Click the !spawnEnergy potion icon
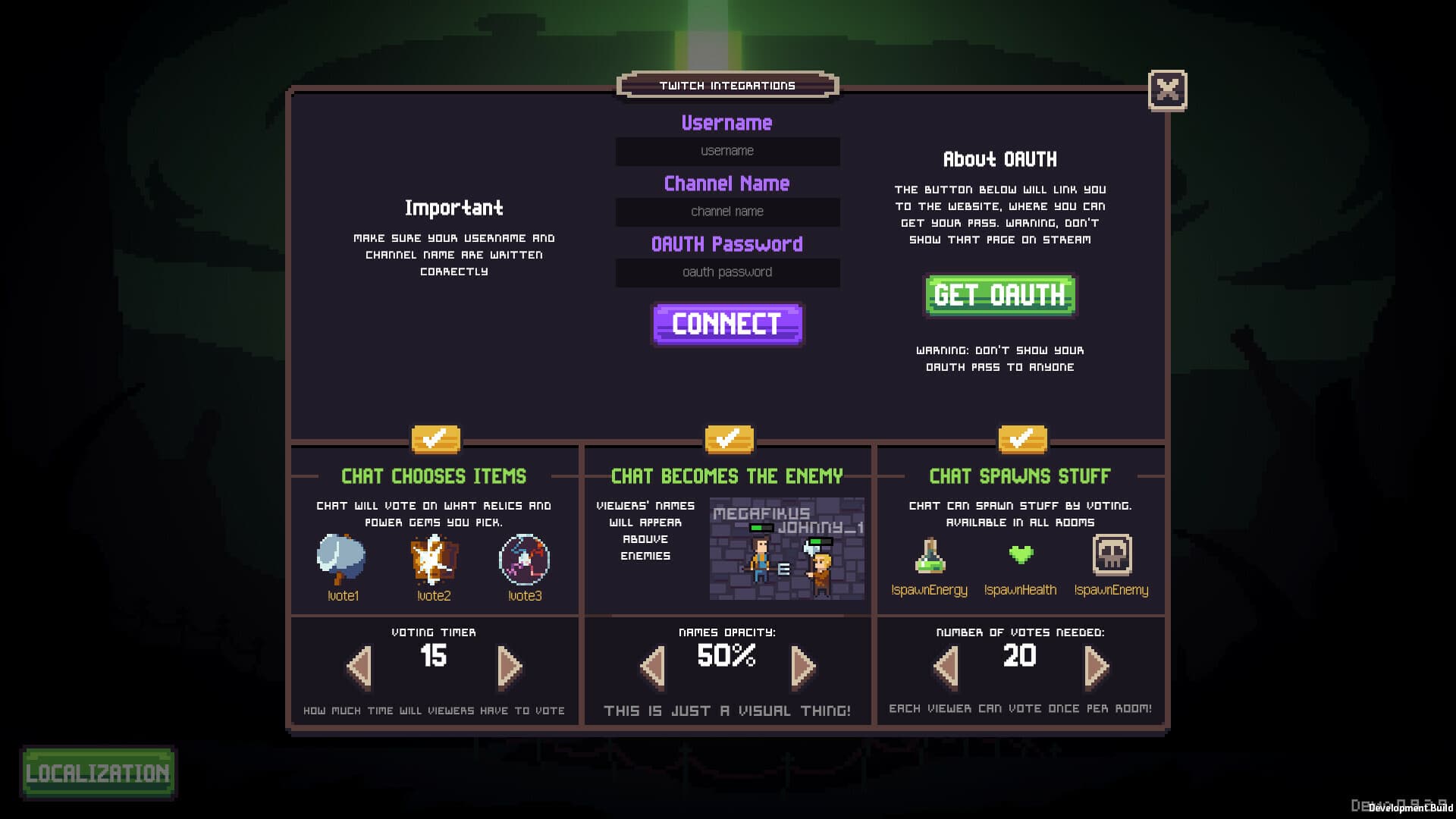Viewport: 1456px width, 819px height. tap(931, 557)
